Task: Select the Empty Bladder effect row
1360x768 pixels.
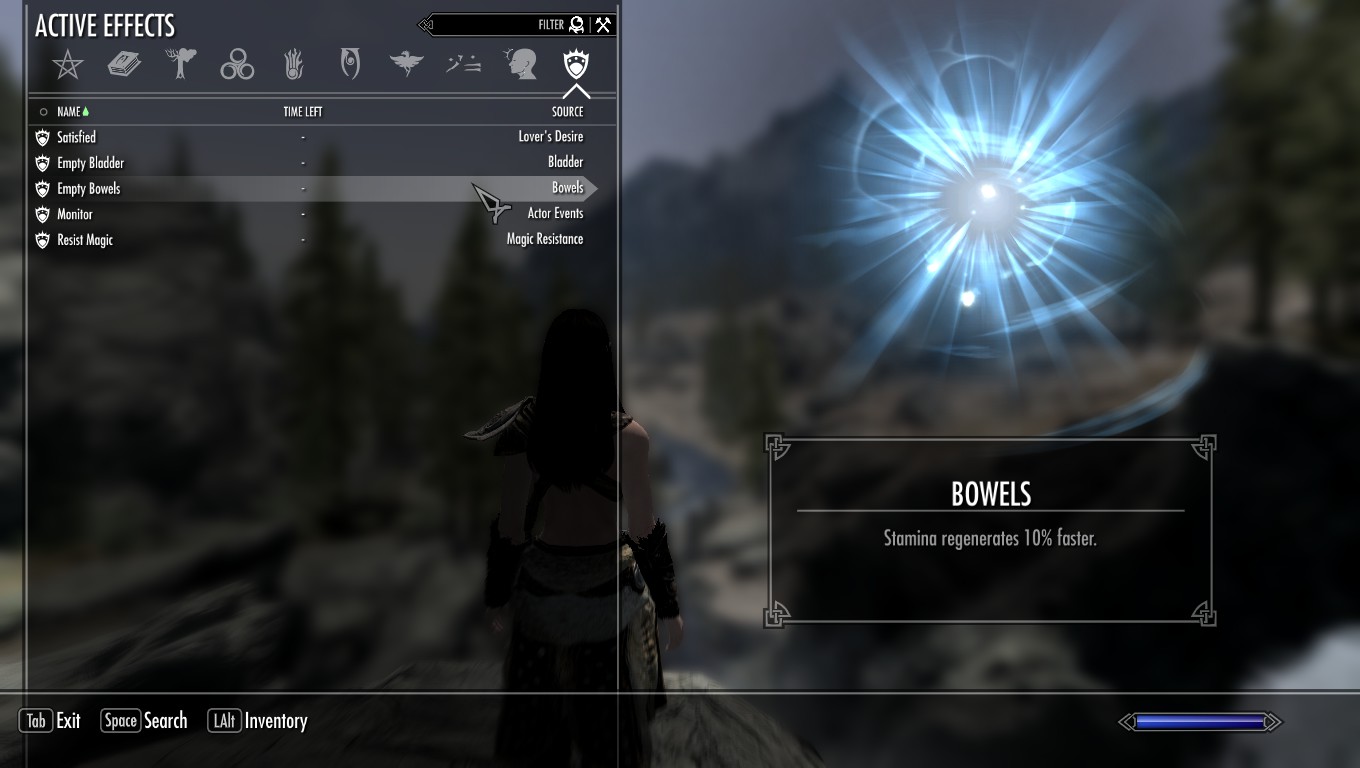Action: tap(300, 163)
